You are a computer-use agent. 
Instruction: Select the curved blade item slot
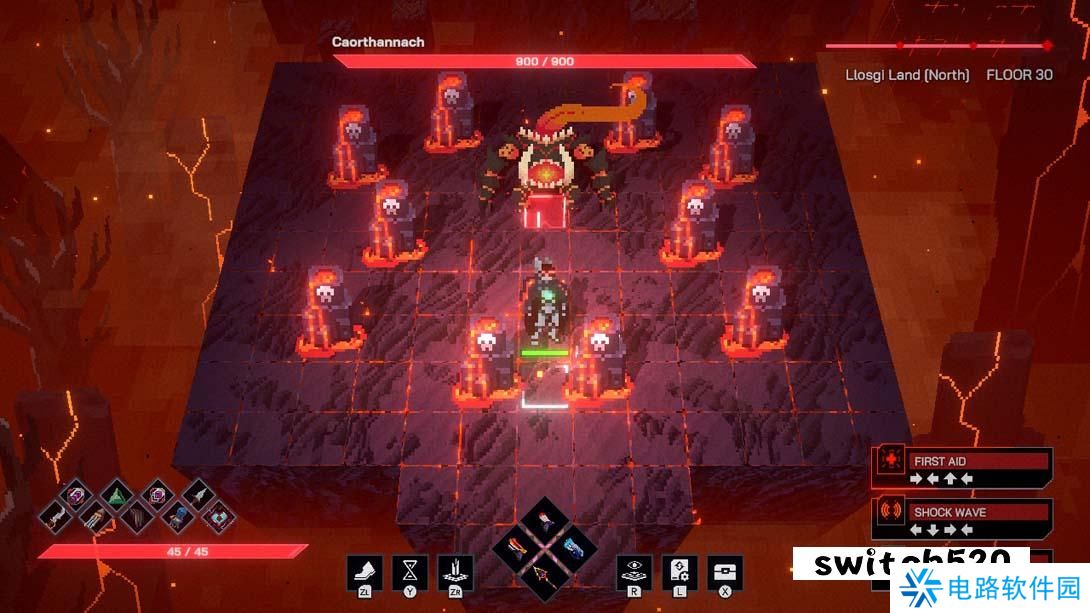click(56, 518)
